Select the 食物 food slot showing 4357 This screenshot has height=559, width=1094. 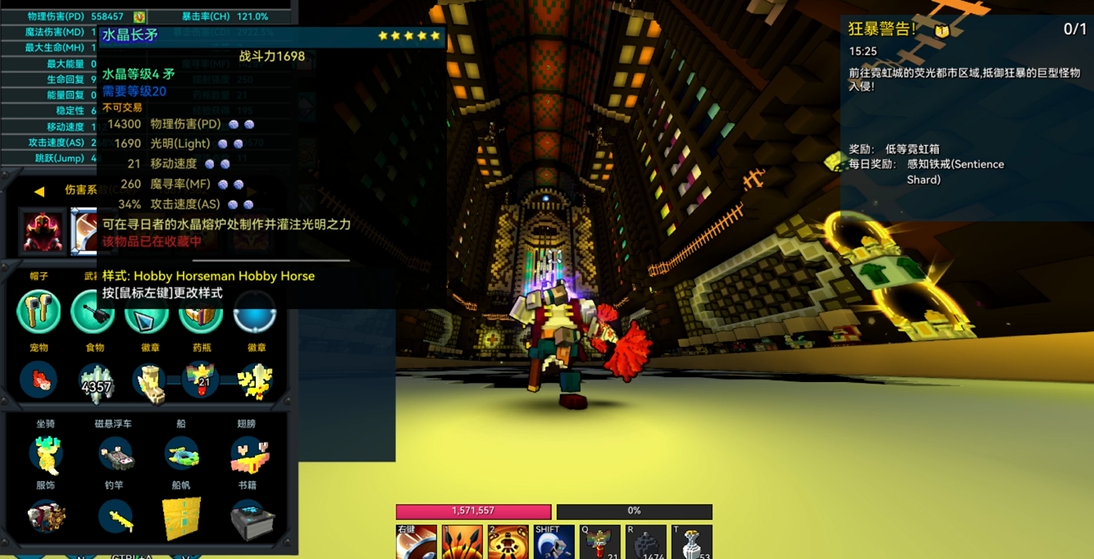tap(96, 382)
